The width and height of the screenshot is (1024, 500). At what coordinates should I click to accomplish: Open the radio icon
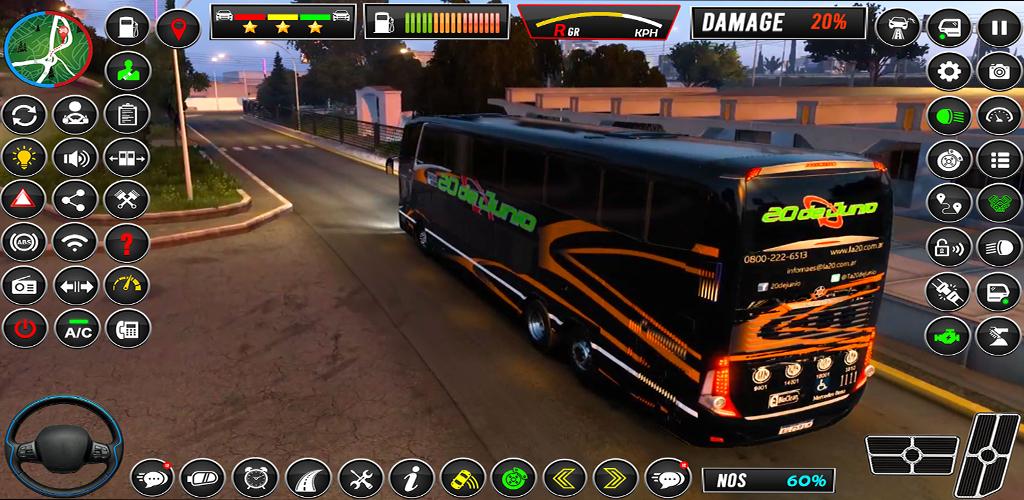(23, 285)
